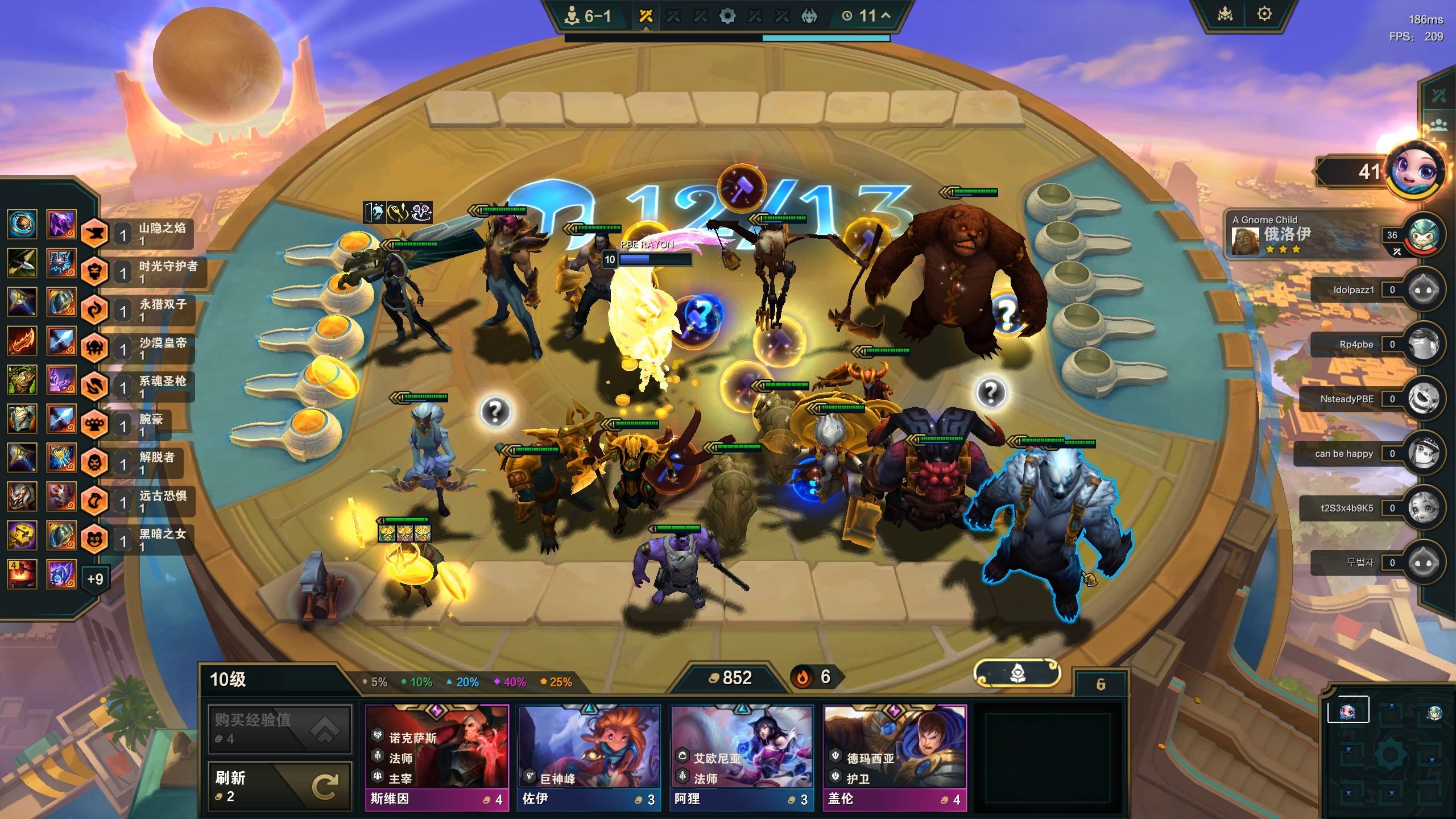
Task: Buy 斯维因 from the shop
Action: click(x=436, y=756)
